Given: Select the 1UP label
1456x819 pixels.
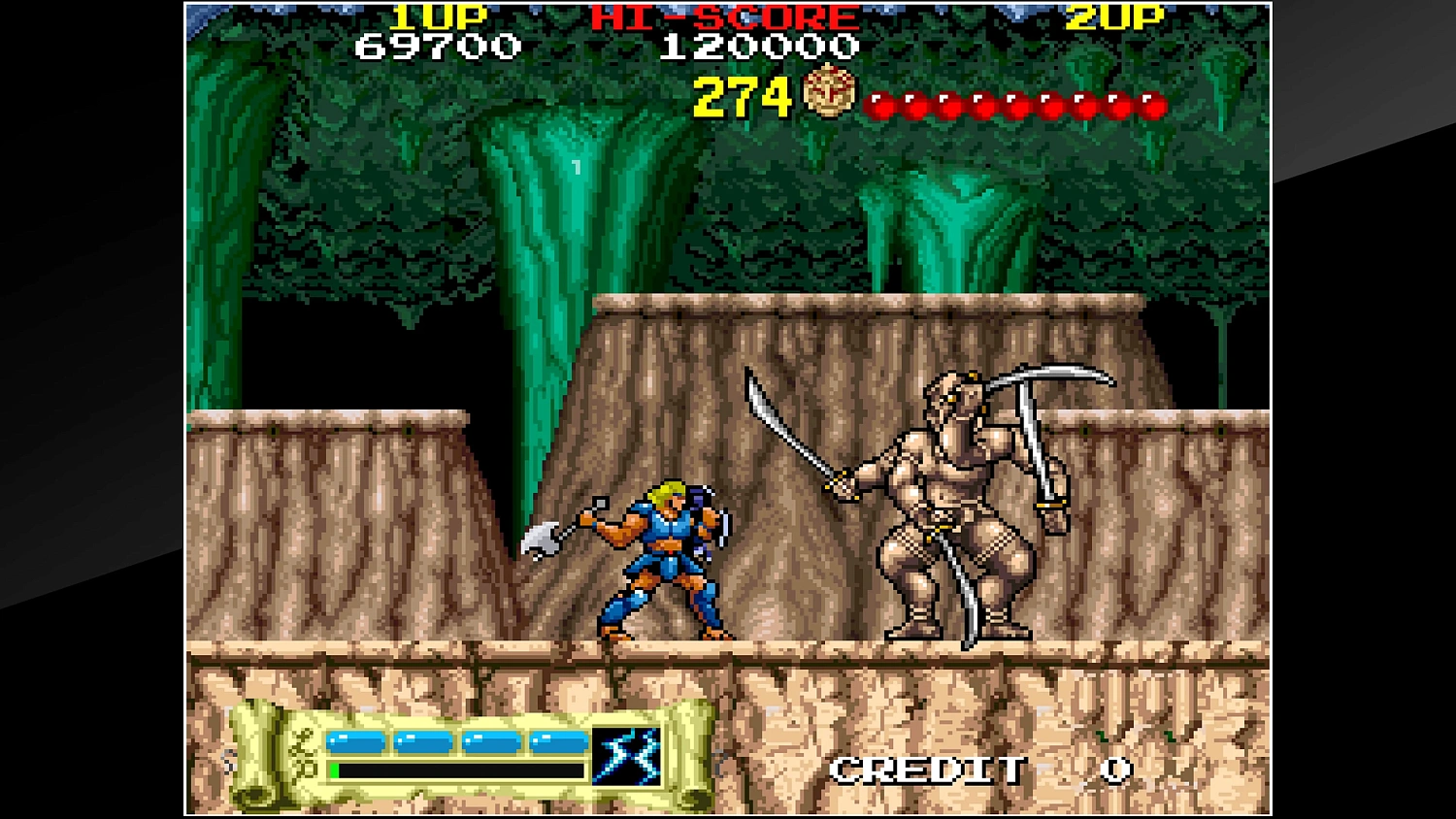Looking at the screenshot, I should (439, 16).
